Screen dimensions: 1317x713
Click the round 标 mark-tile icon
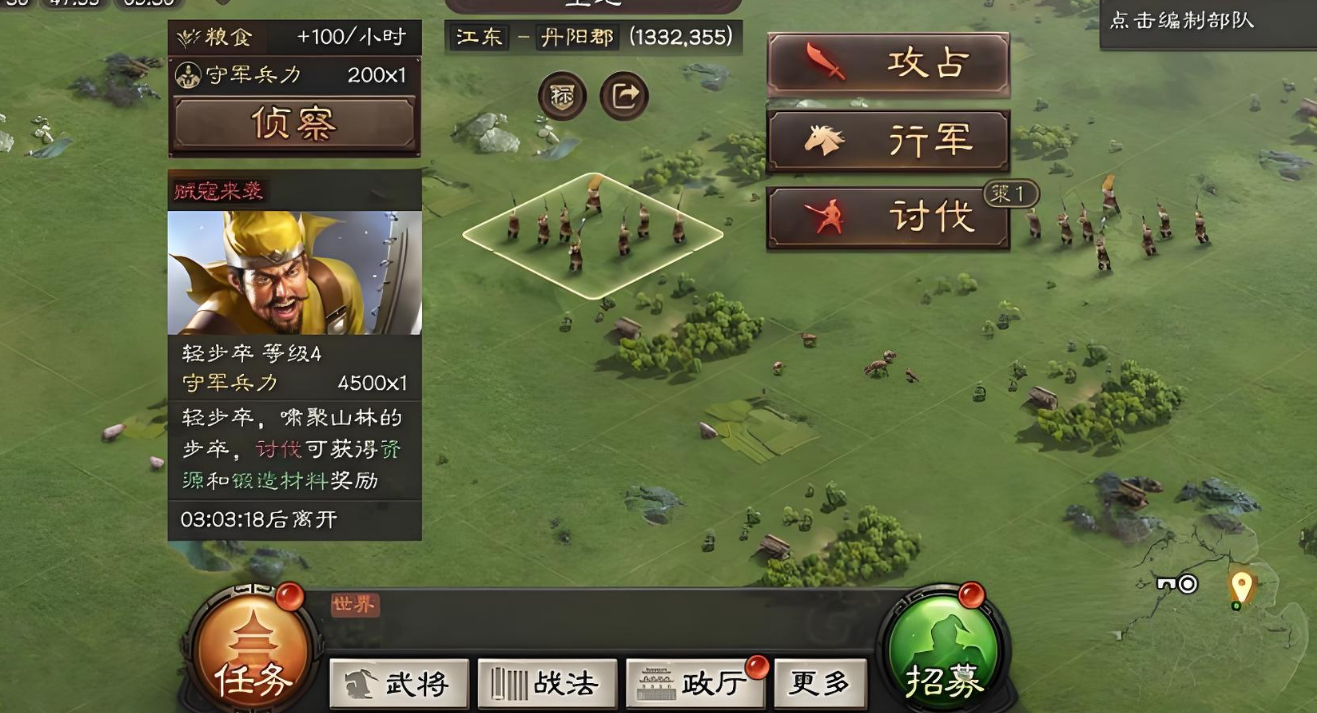pyautogui.click(x=562, y=96)
